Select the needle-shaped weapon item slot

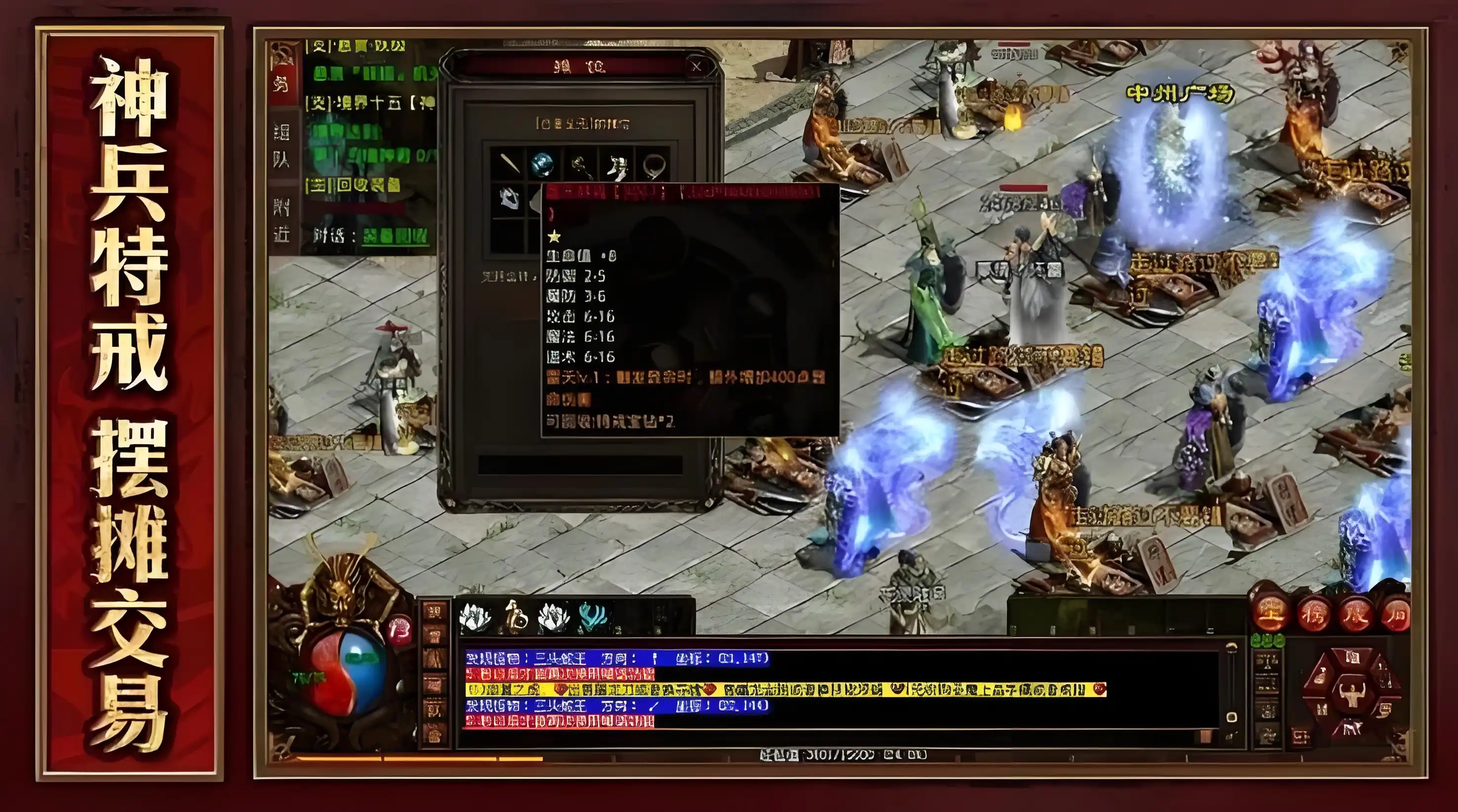click(509, 164)
